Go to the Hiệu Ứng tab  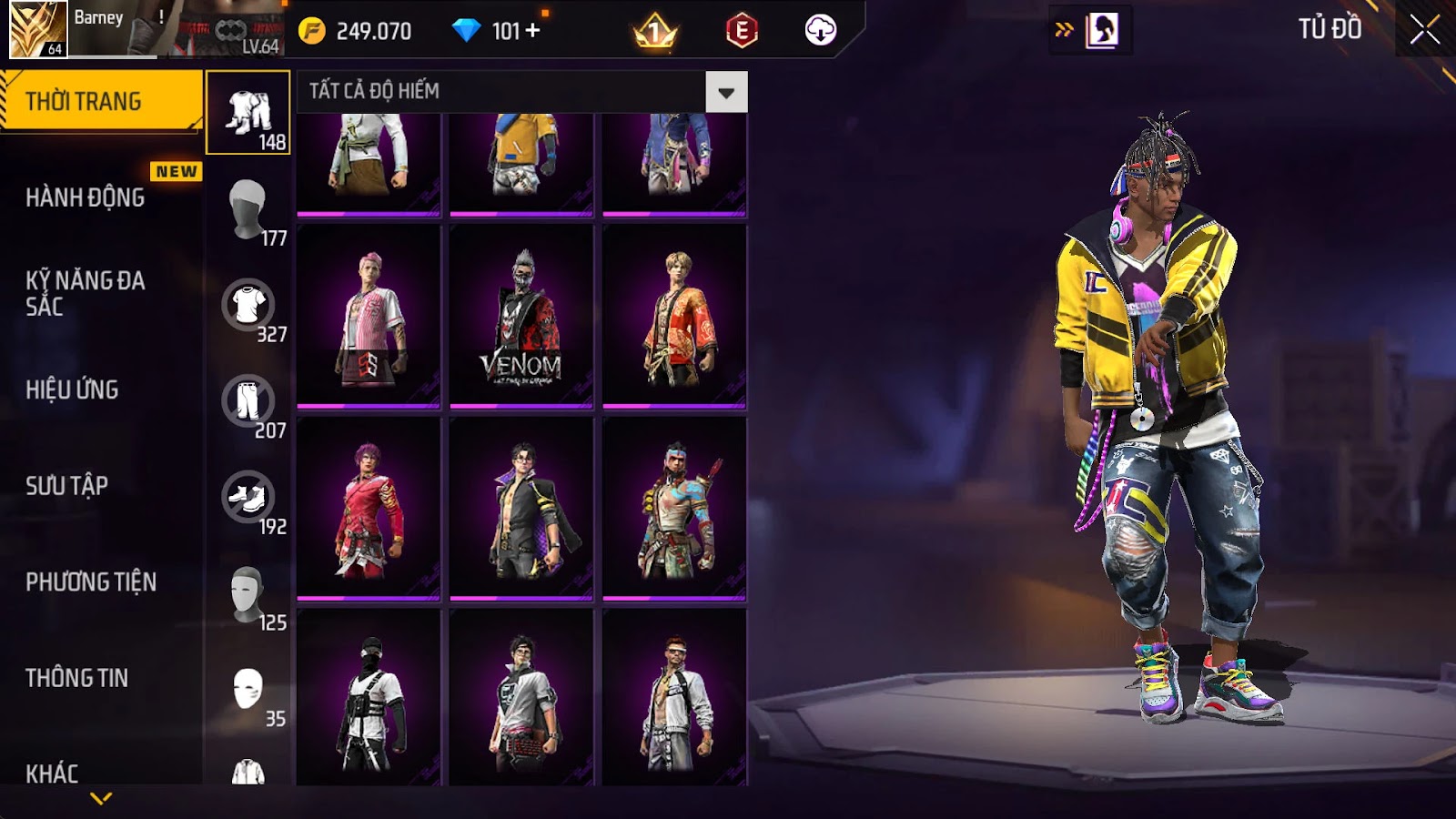pos(73,389)
